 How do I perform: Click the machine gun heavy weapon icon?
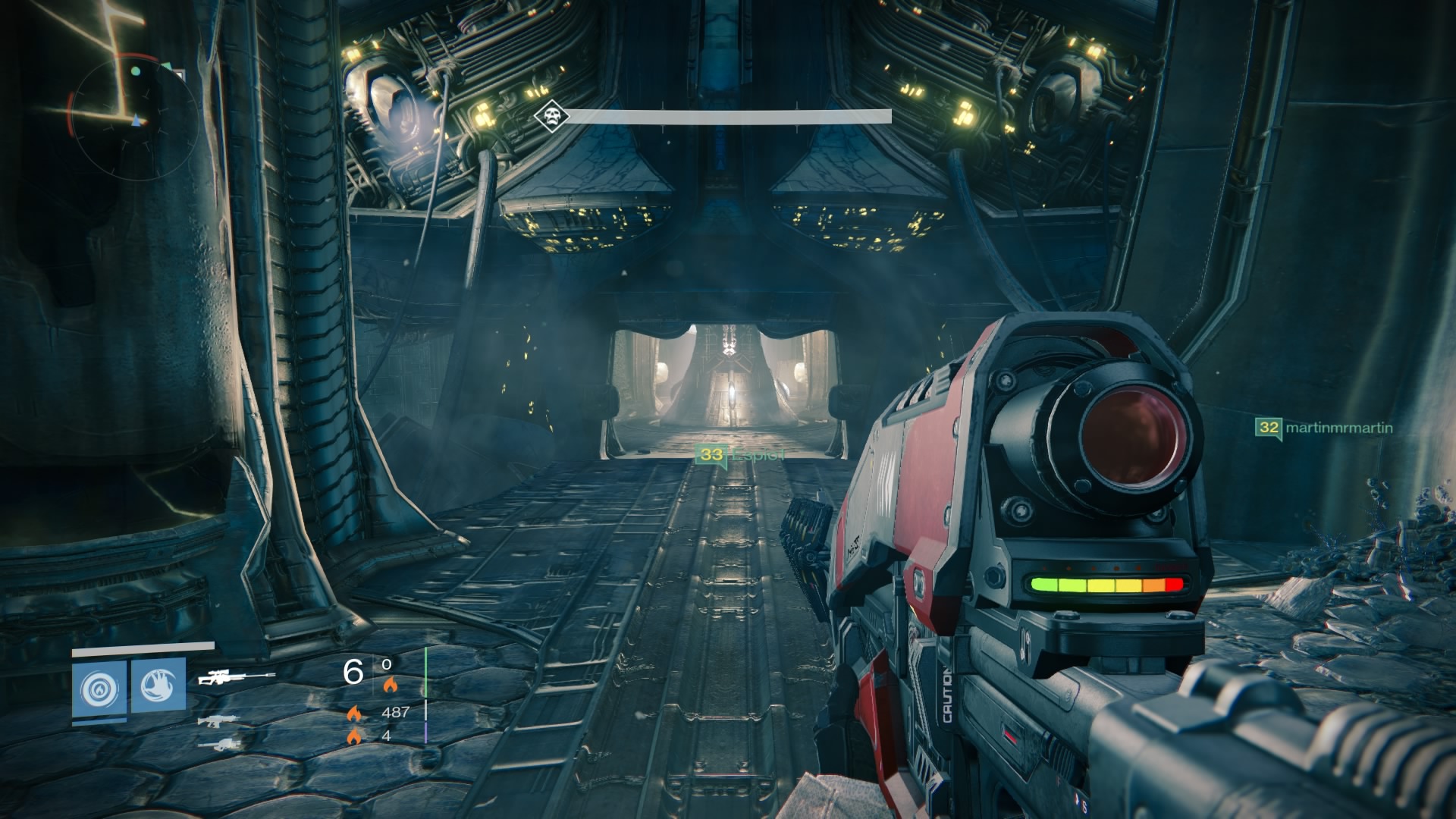[x=220, y=745]
